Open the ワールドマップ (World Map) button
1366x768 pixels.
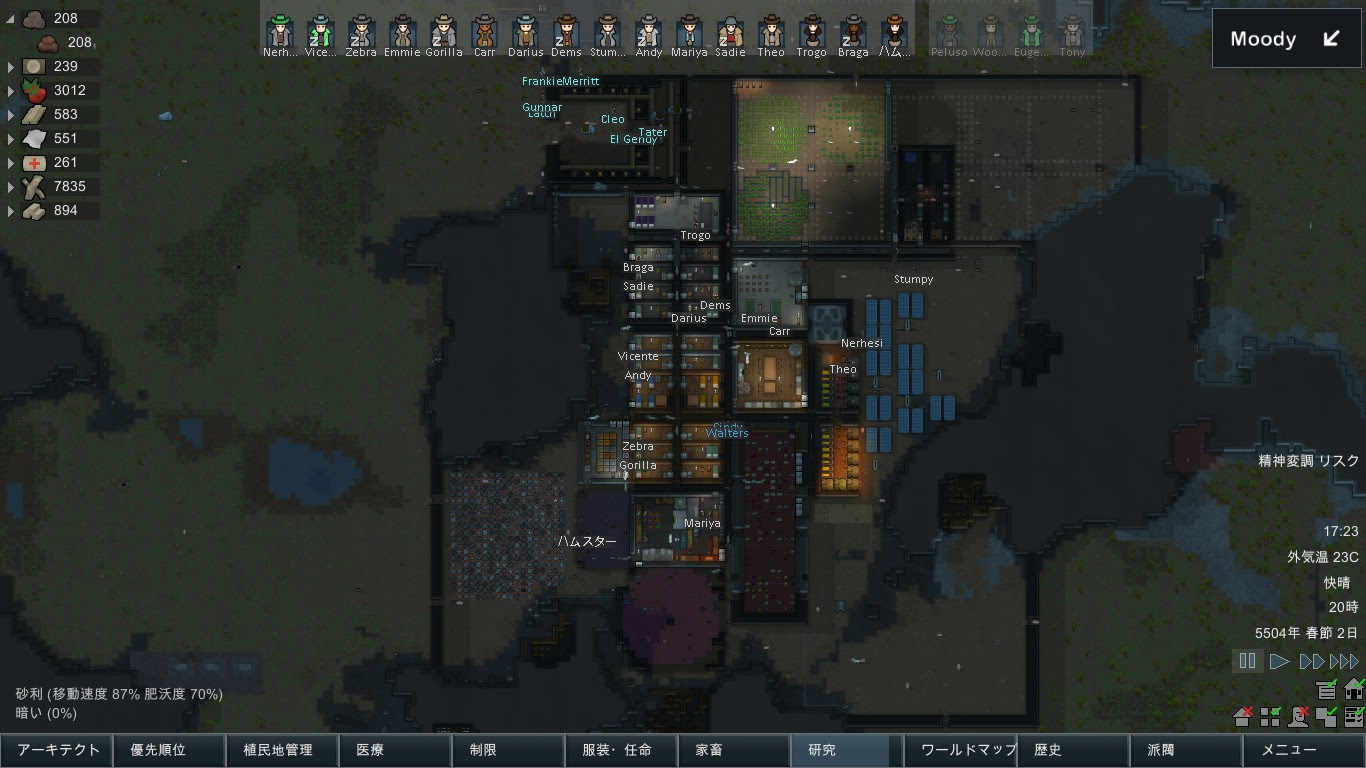pos(961,750)
